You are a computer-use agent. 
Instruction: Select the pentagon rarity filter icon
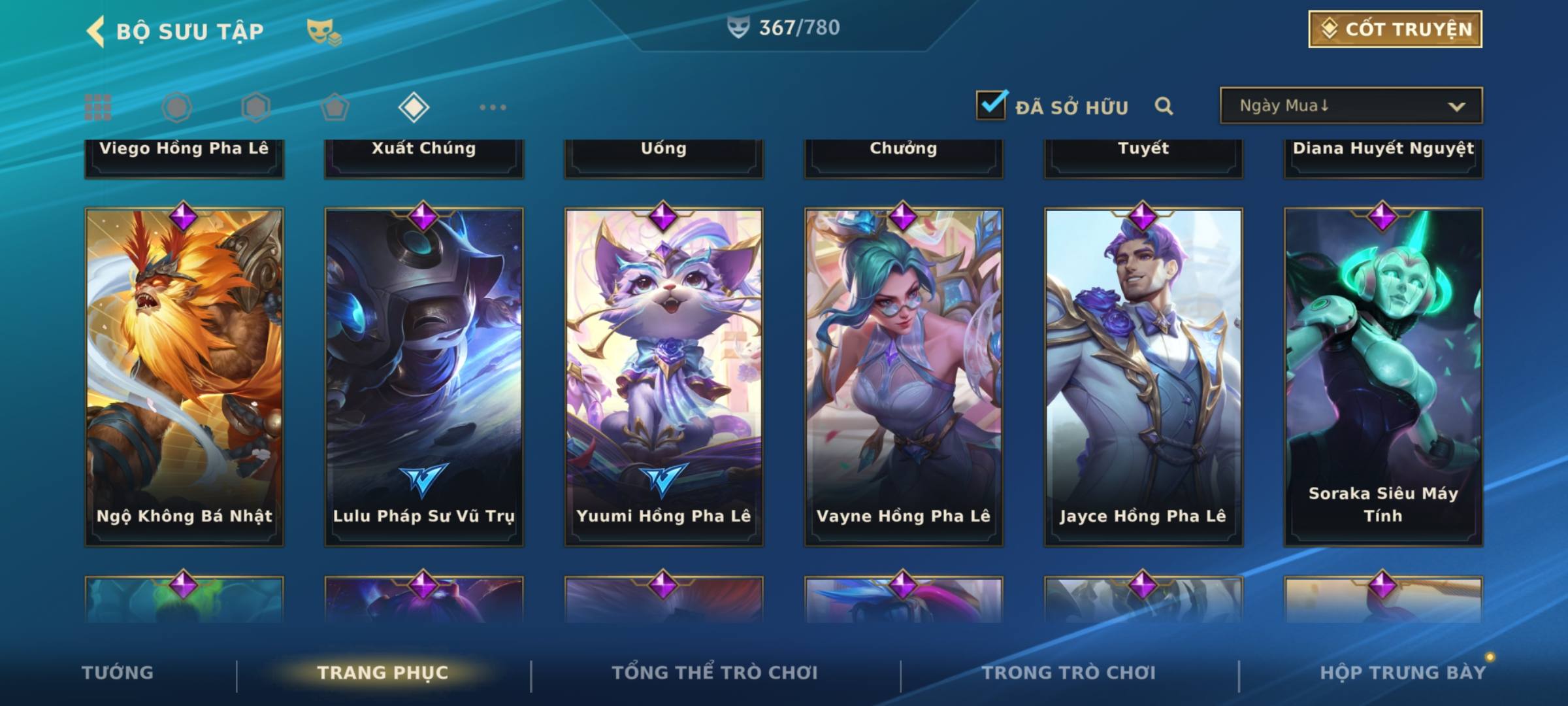point(335,107)
